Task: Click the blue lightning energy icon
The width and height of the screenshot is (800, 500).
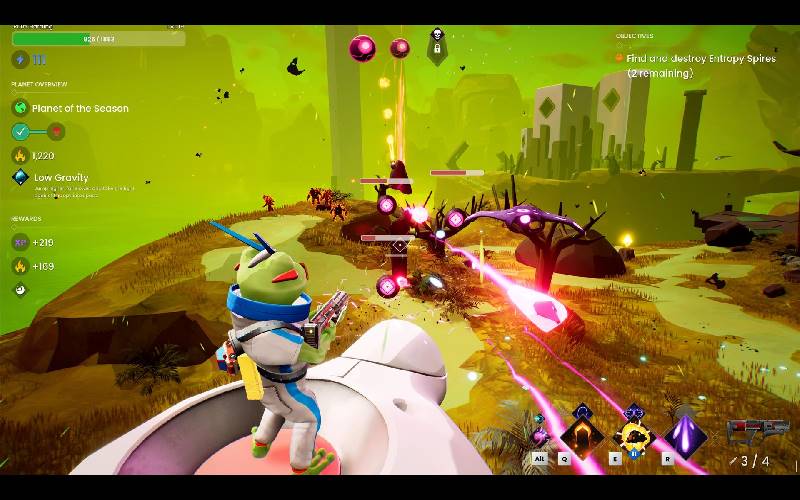Action: click(21, 60)
